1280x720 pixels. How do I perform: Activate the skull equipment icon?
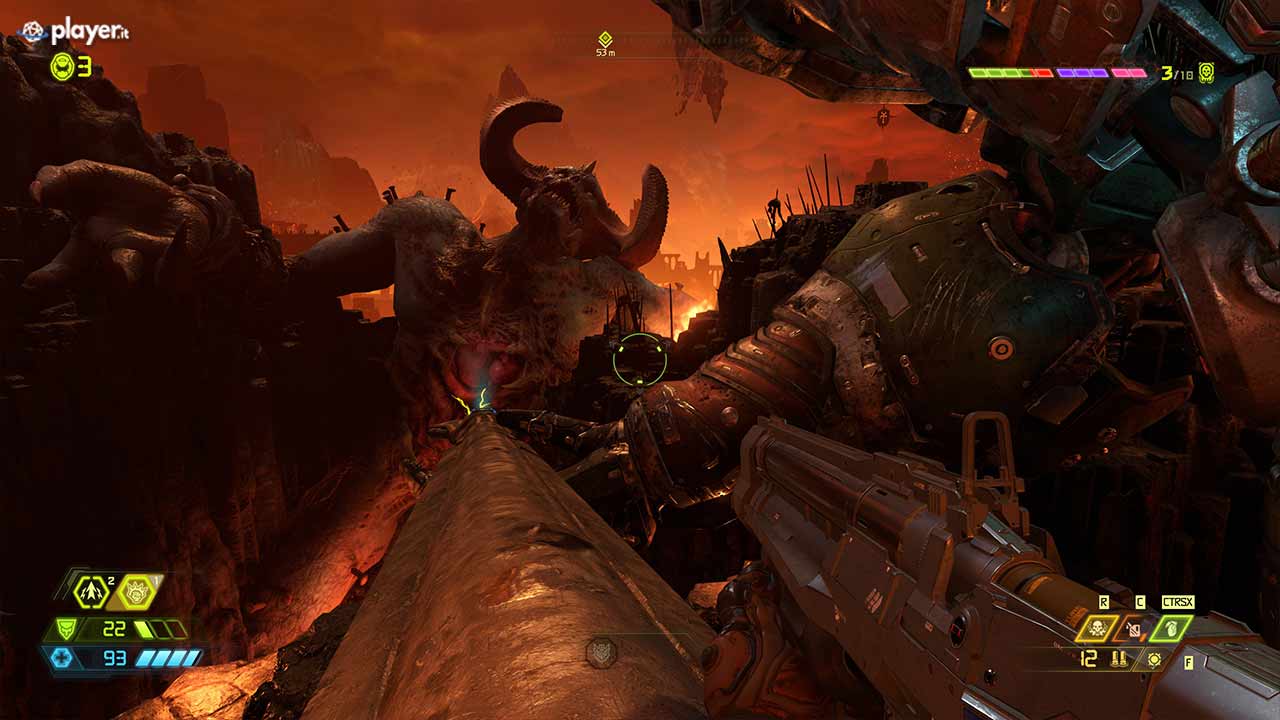tap(1097, 628)
